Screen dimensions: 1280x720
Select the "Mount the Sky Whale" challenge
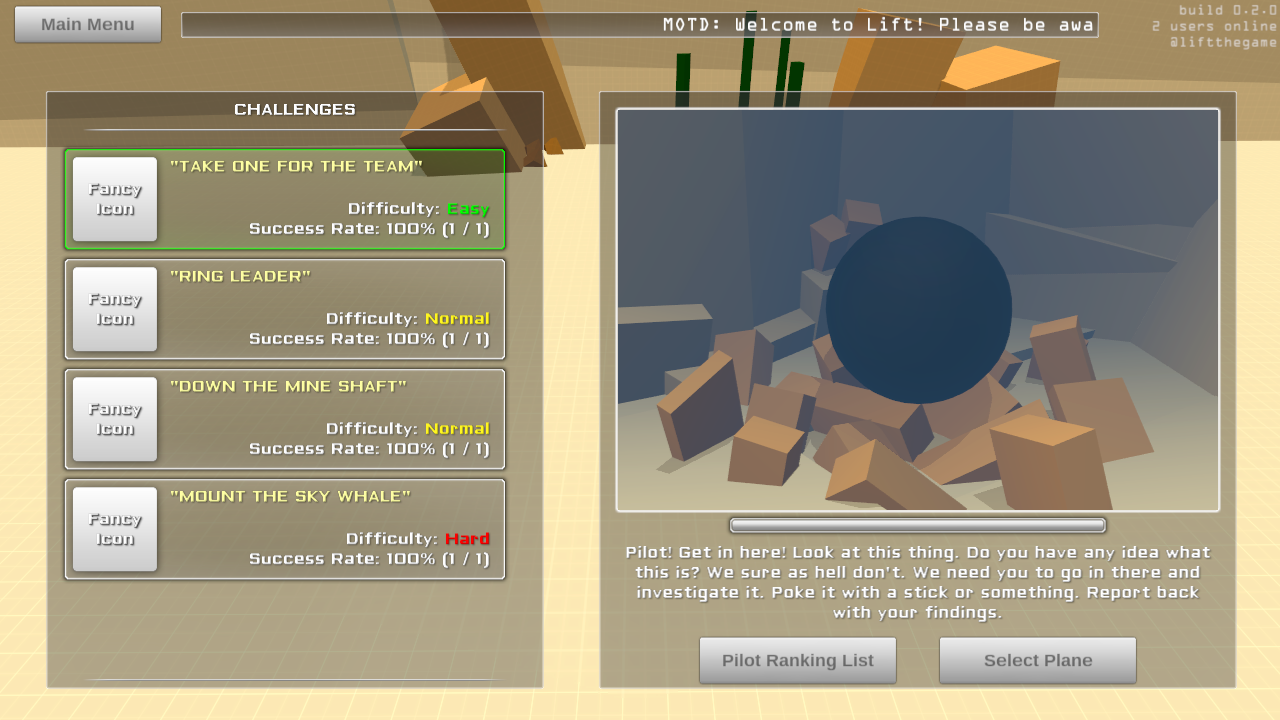(285, 529)
